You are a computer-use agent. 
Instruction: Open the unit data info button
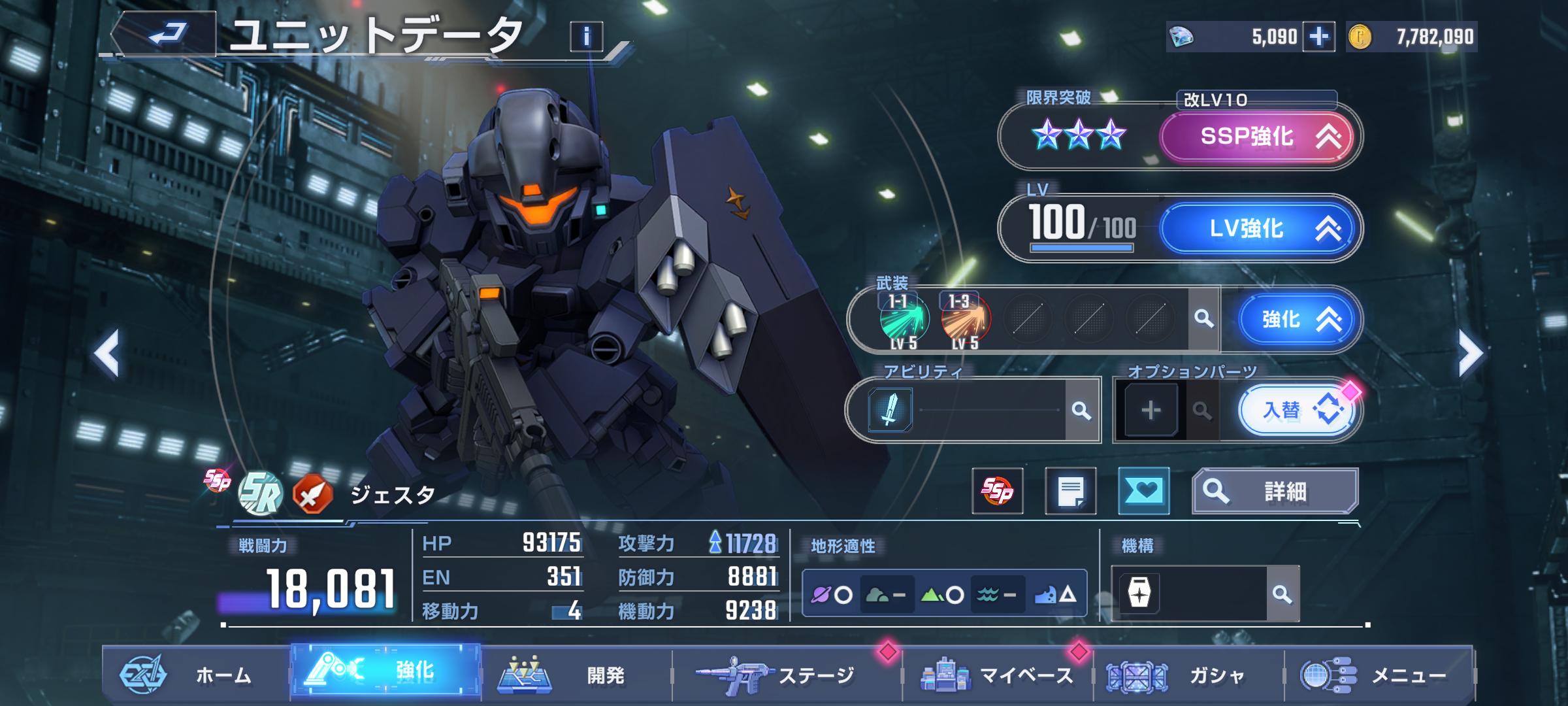coord(586,37)
